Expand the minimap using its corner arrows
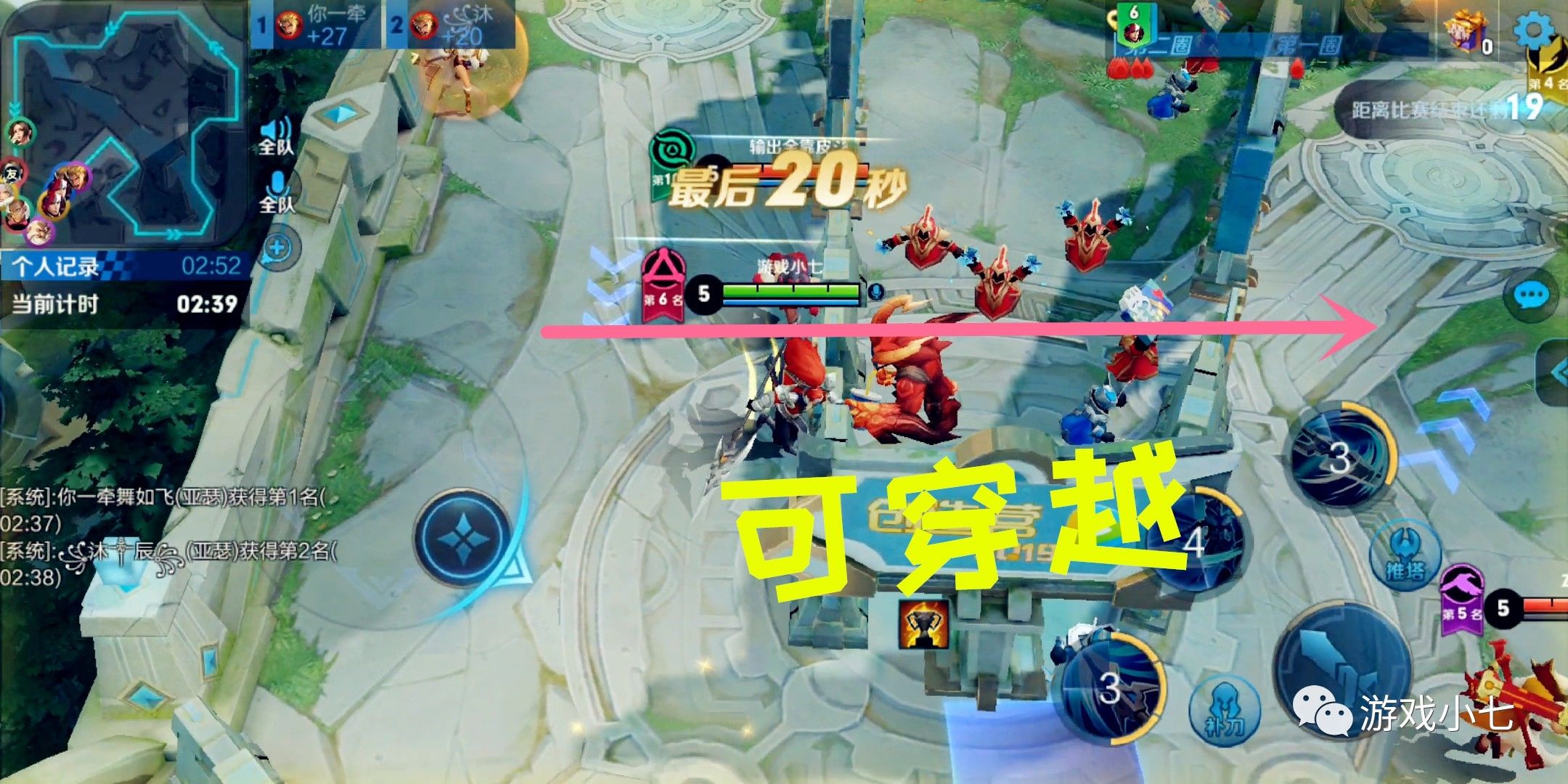1568x784 pixels. 173,234
